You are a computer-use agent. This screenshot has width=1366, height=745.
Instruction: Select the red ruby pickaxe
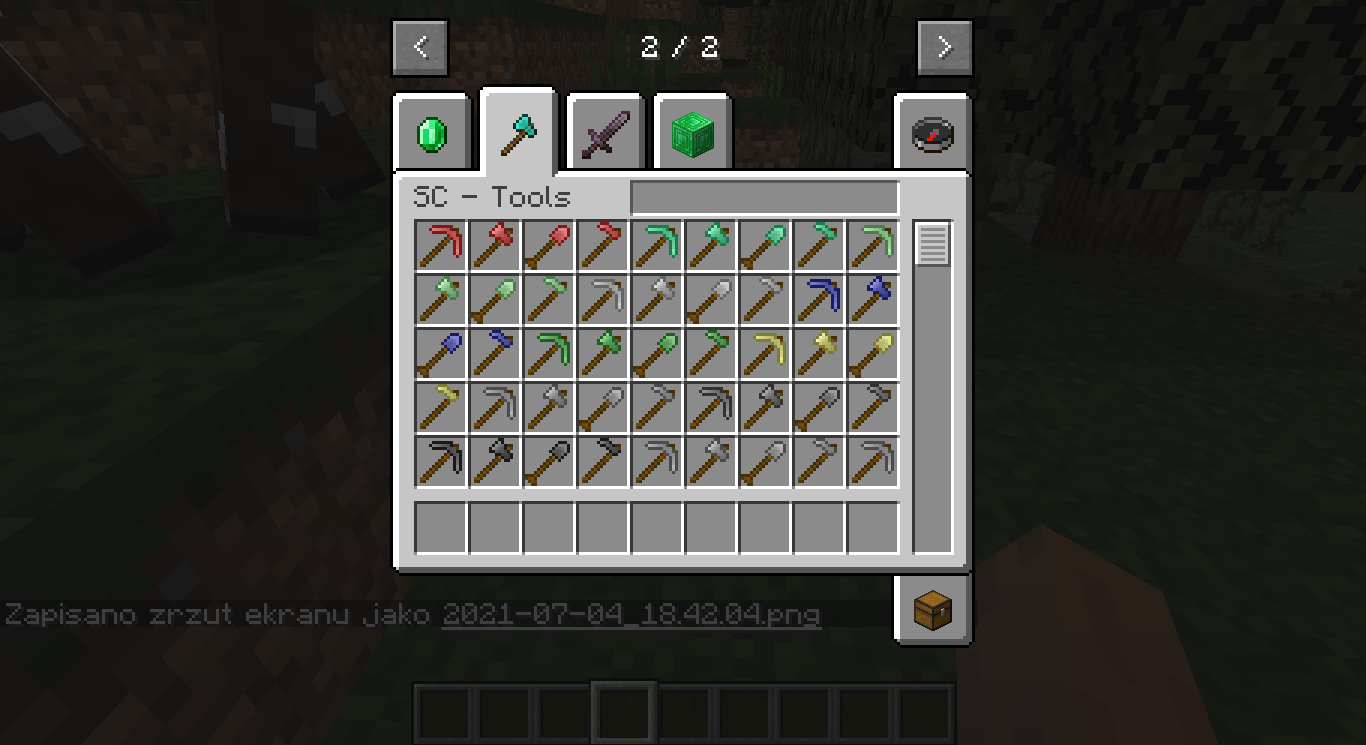tap(440, 247)
